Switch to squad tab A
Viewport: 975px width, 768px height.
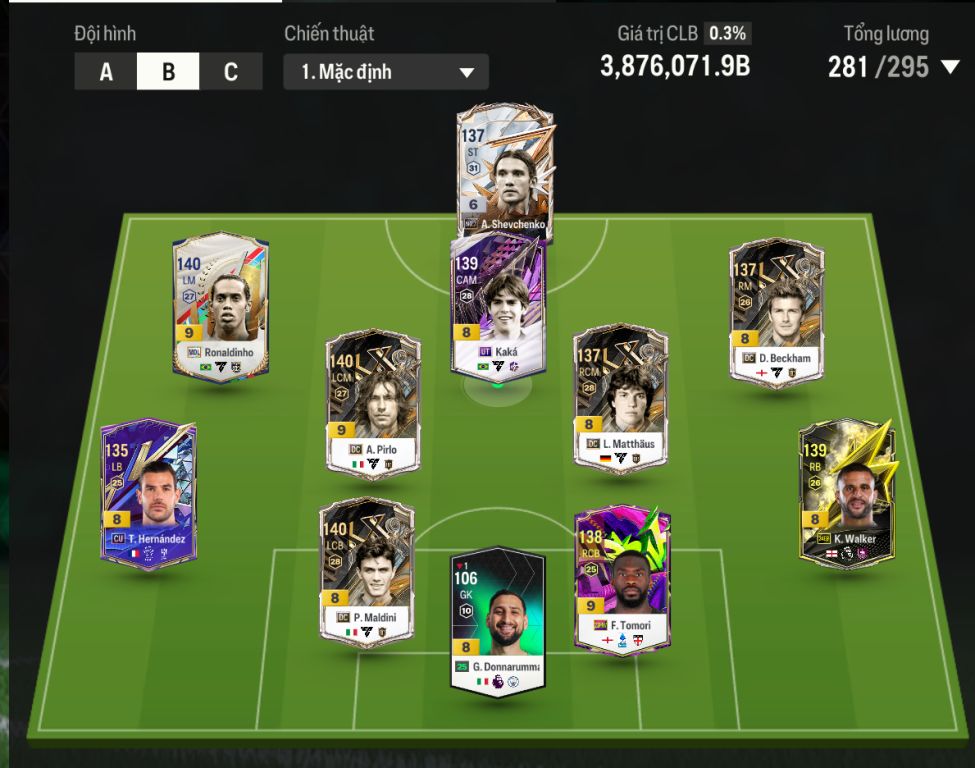(x=106, y=72)
